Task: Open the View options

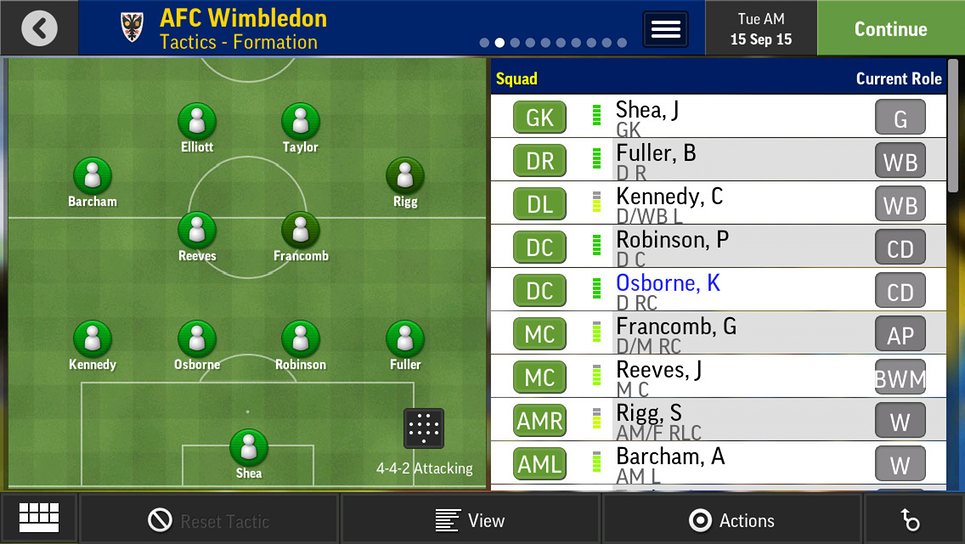Action: pyautogui.click(x=470, y=520)
